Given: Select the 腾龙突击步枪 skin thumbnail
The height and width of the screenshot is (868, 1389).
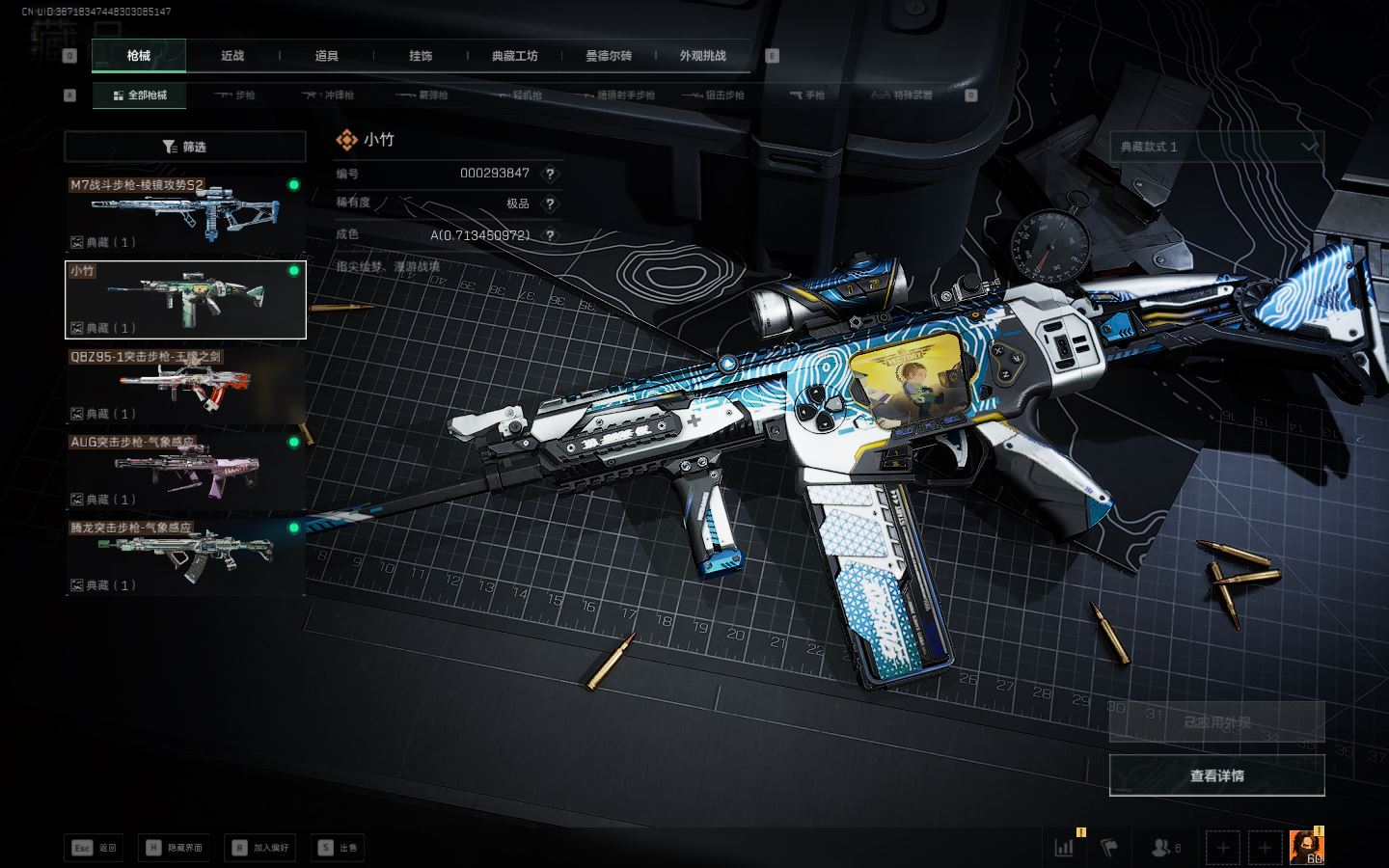Looking at the screenshot, I should [184, 557].
